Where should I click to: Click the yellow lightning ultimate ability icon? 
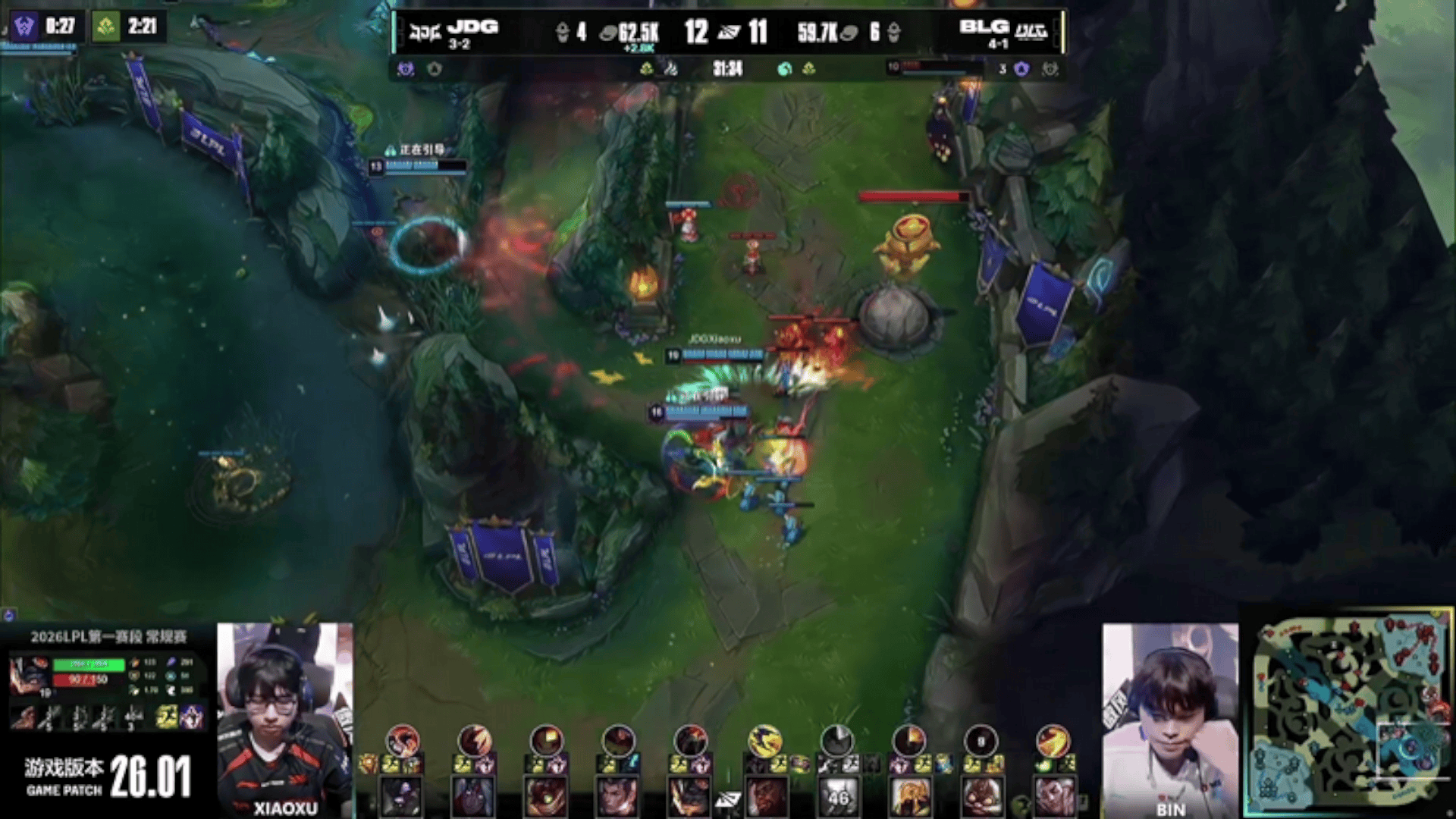764,740
